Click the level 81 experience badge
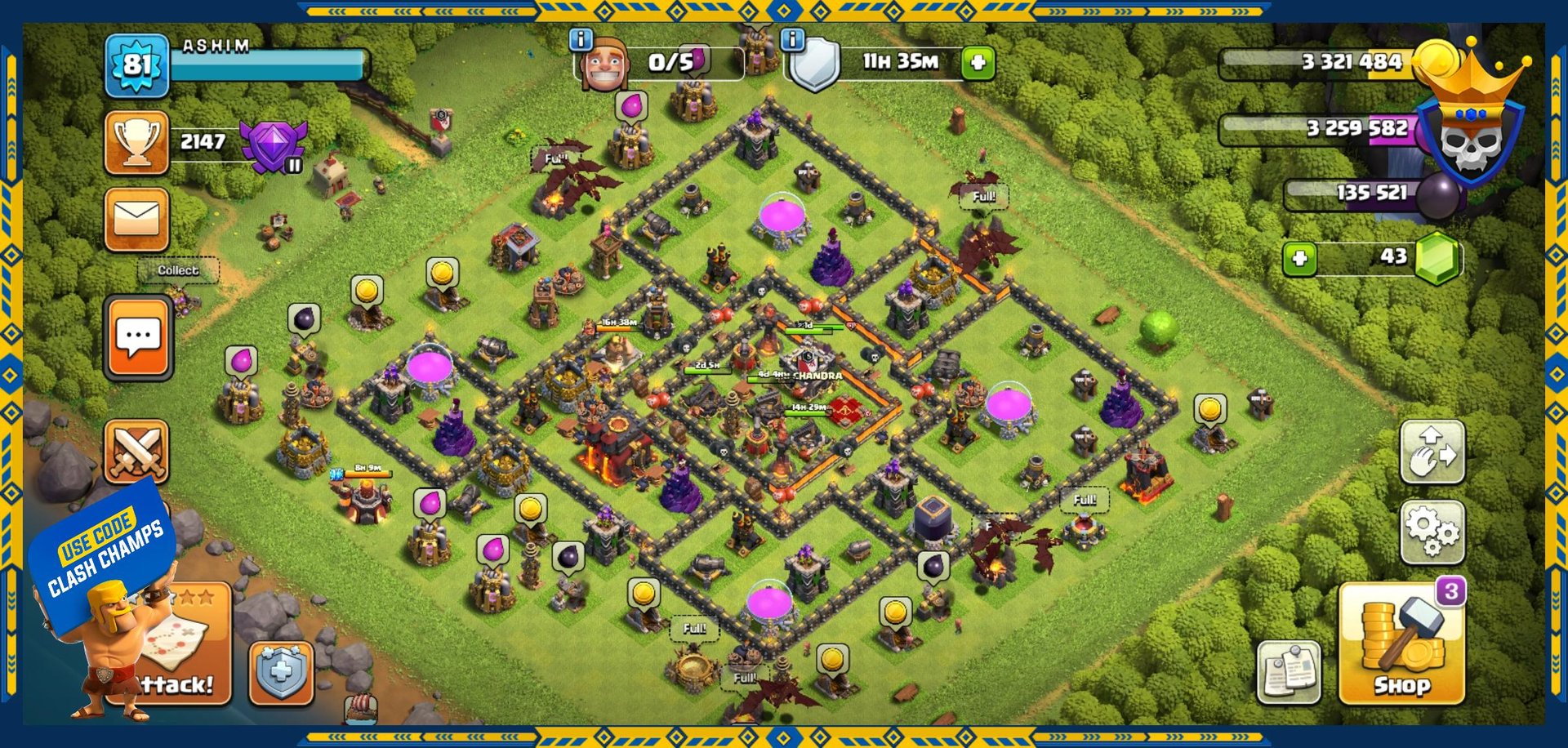 click(x=136, y=65)
